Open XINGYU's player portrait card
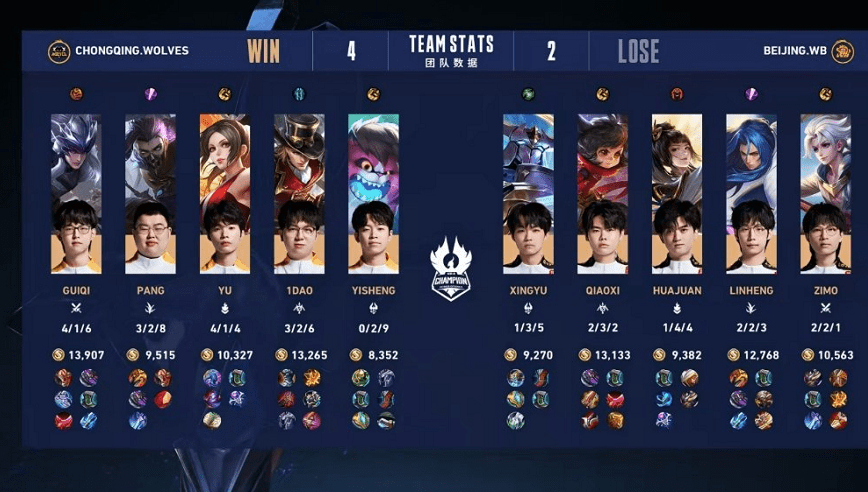This screenshot has height=492, width=868. 528,194
